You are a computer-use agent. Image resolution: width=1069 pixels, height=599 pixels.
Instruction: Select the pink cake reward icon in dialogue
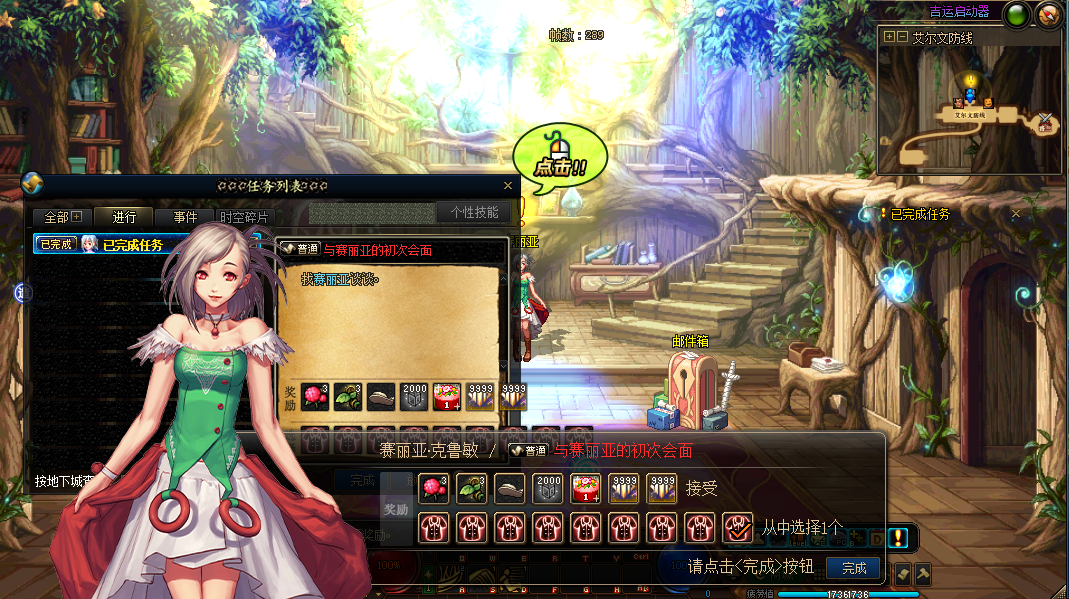[x=585, y=488]
